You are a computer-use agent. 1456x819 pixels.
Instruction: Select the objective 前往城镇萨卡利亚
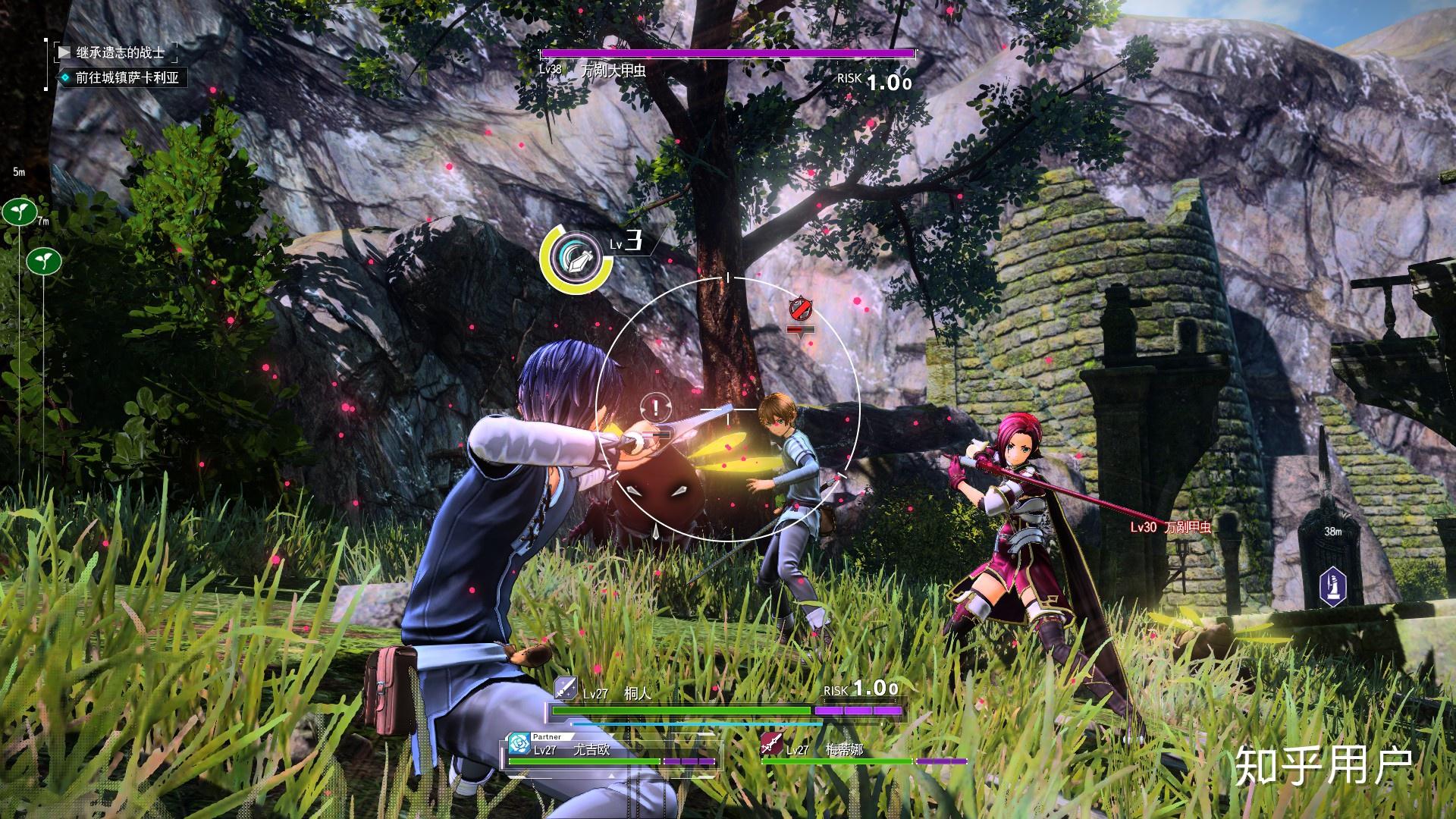point(127,77)
